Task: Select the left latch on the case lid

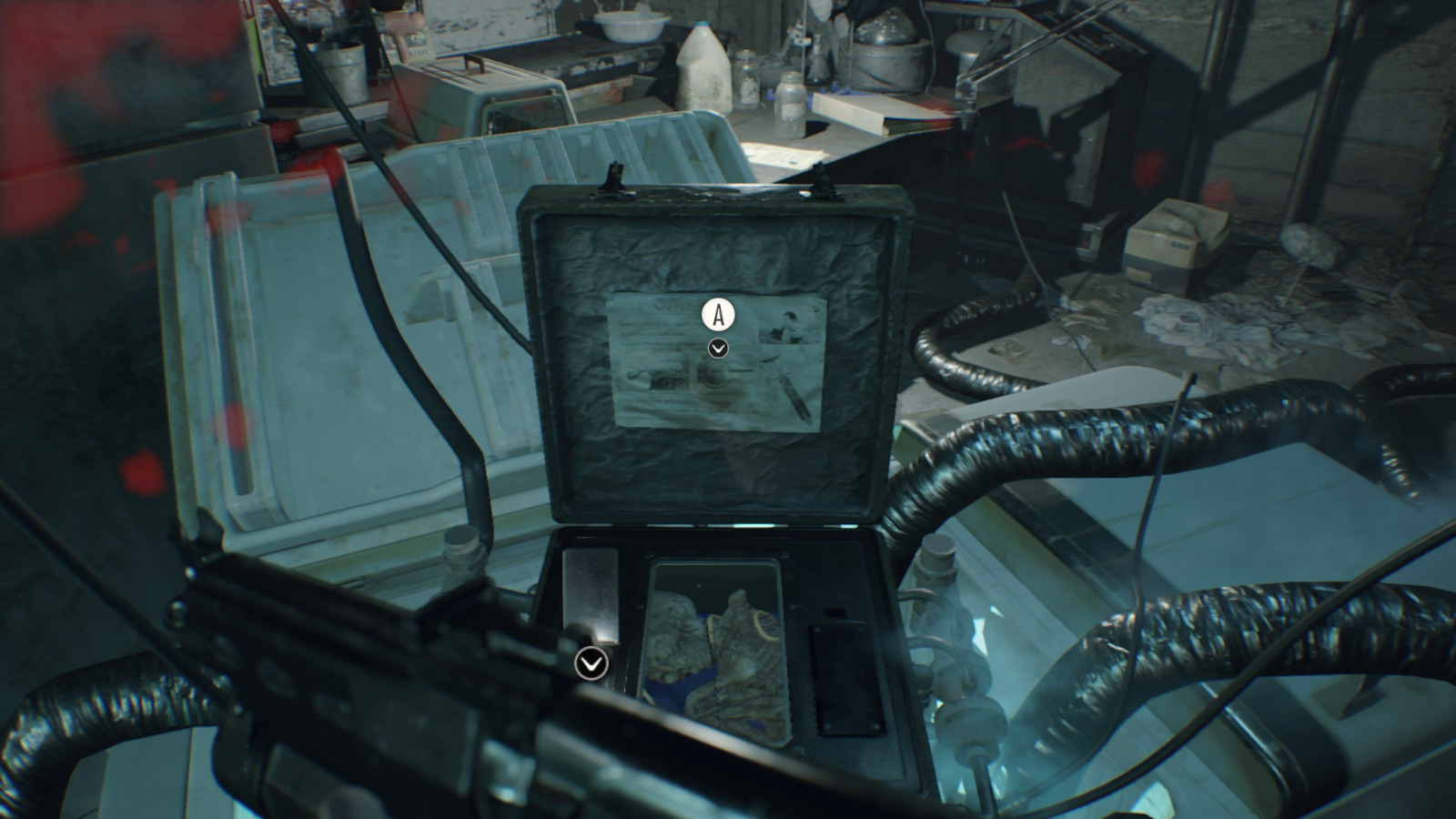Action: tap(617, 176)
